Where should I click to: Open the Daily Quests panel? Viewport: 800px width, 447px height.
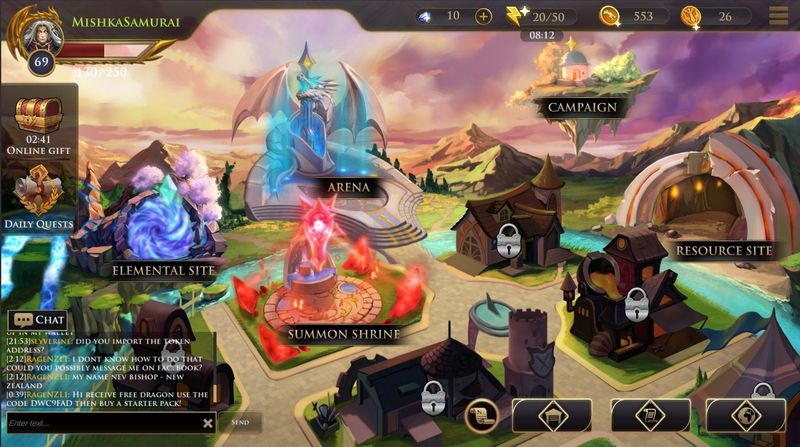[x=40, y=198]
